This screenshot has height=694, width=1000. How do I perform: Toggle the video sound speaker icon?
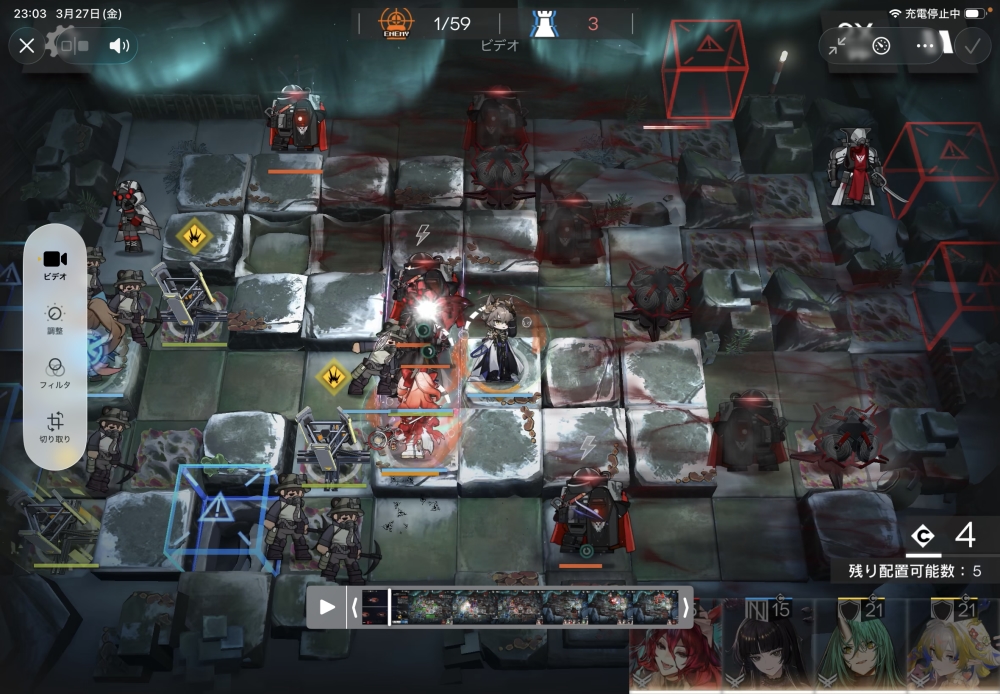tap(119, 46)
